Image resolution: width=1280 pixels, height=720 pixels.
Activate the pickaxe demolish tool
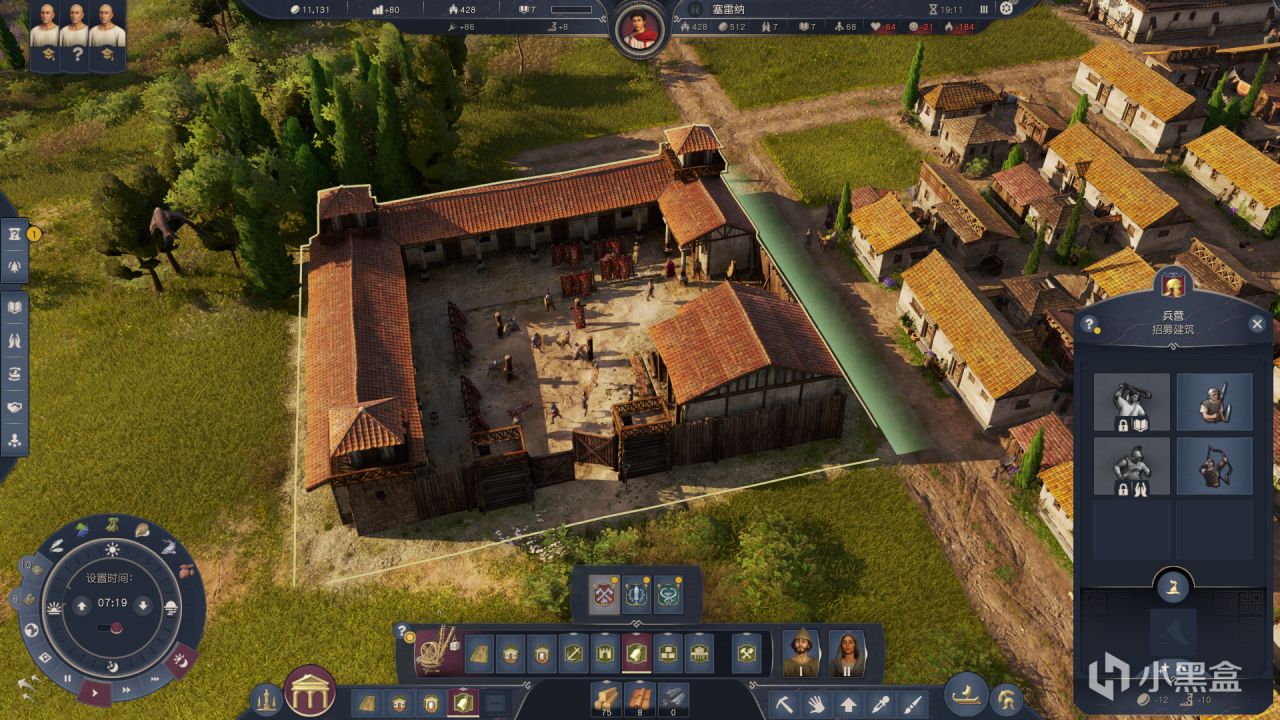click(785, 703)
